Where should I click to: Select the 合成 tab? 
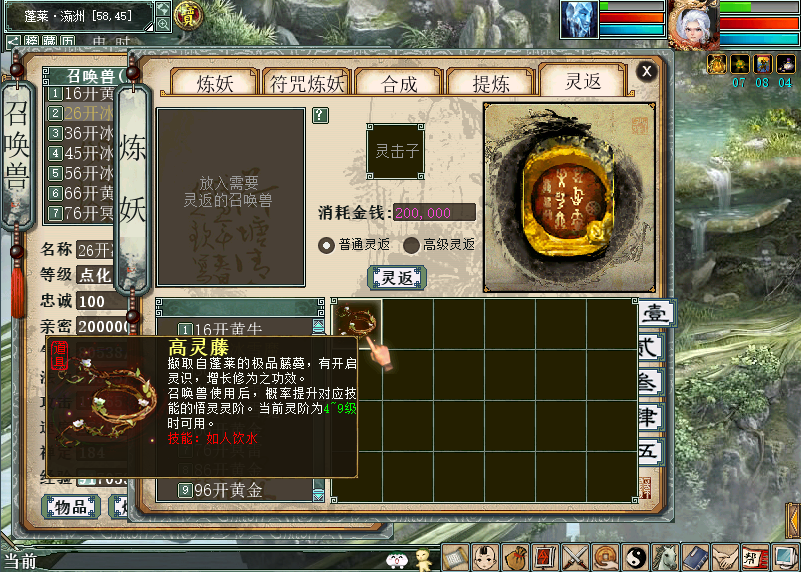click(399, 83)
